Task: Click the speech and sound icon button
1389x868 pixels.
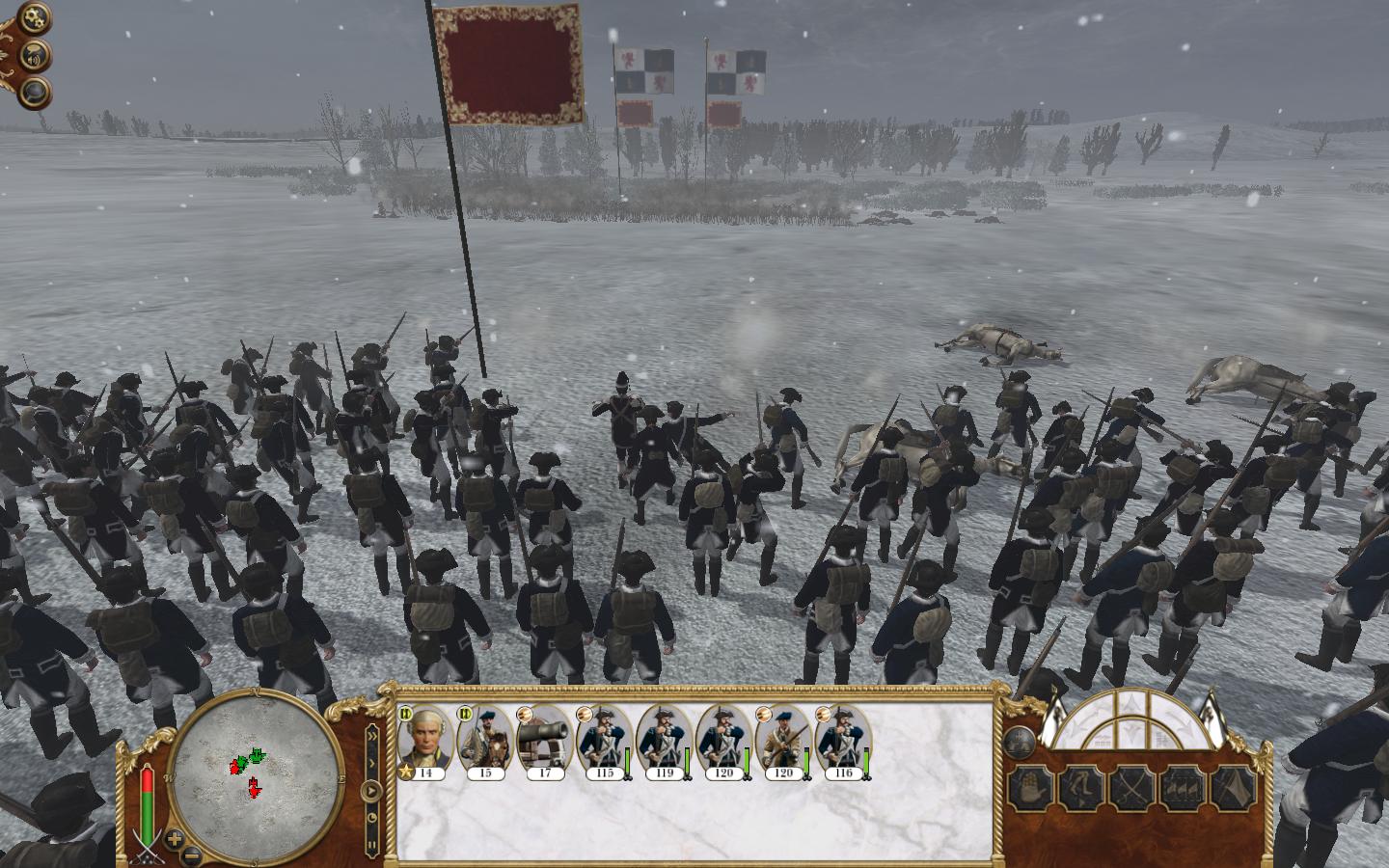Action: [35, 55]
